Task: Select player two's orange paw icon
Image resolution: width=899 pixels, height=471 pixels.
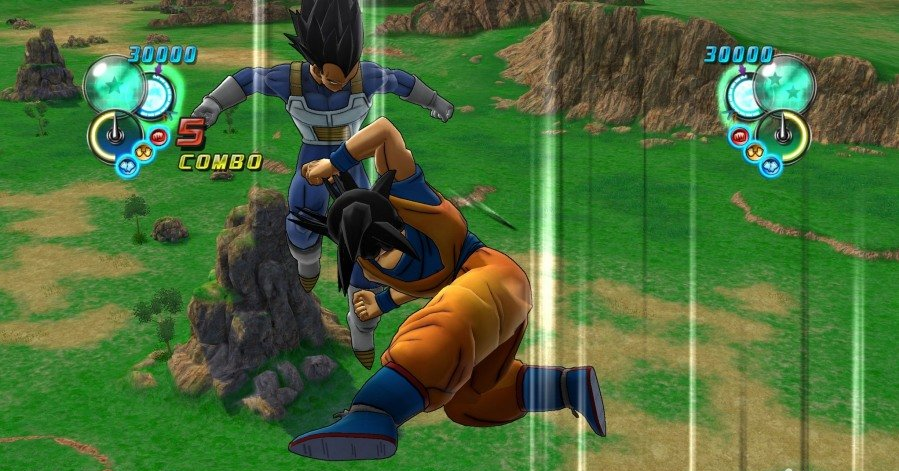Action: (754, 152)
